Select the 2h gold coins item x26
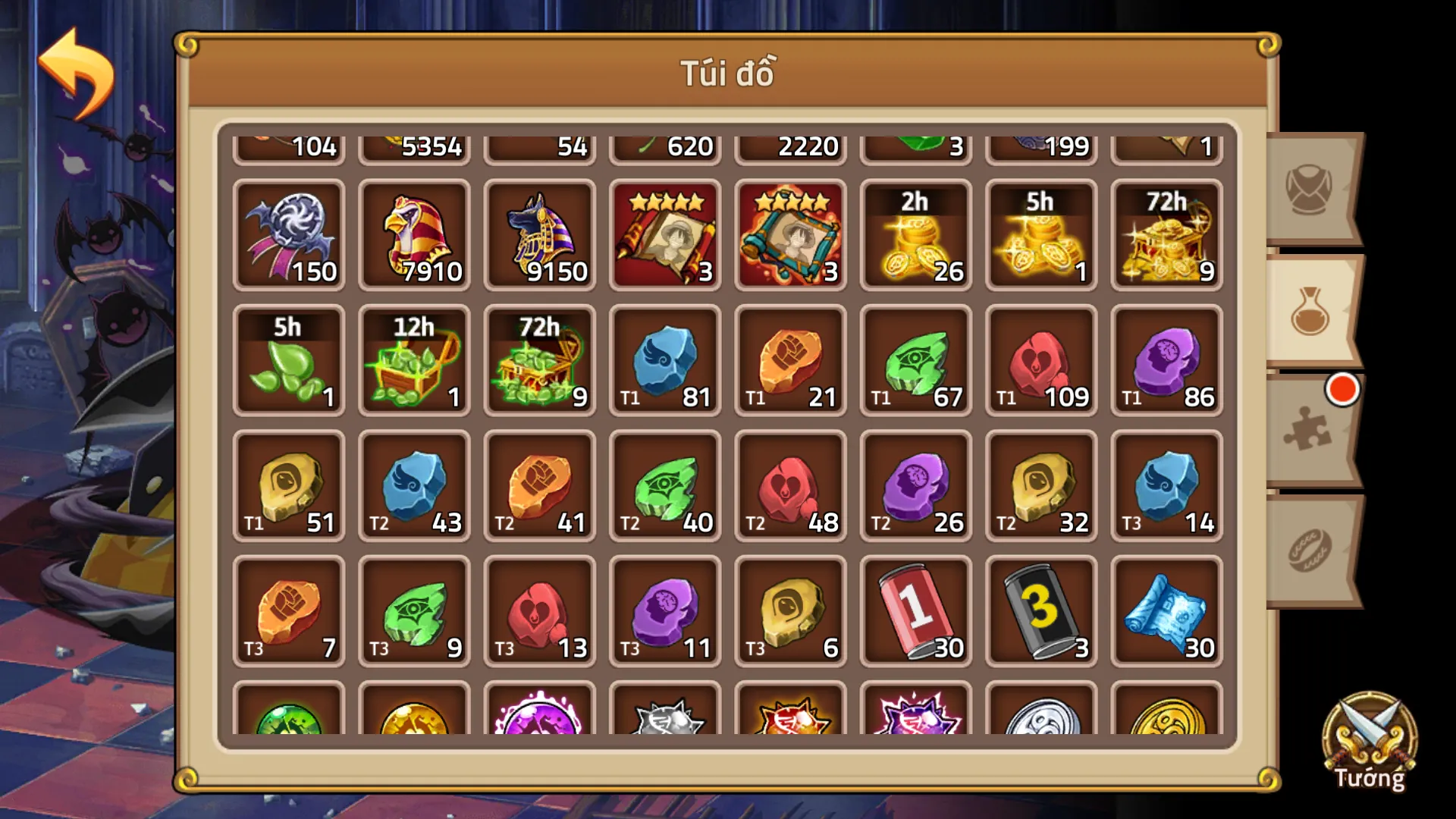 (x=915, y=235)
